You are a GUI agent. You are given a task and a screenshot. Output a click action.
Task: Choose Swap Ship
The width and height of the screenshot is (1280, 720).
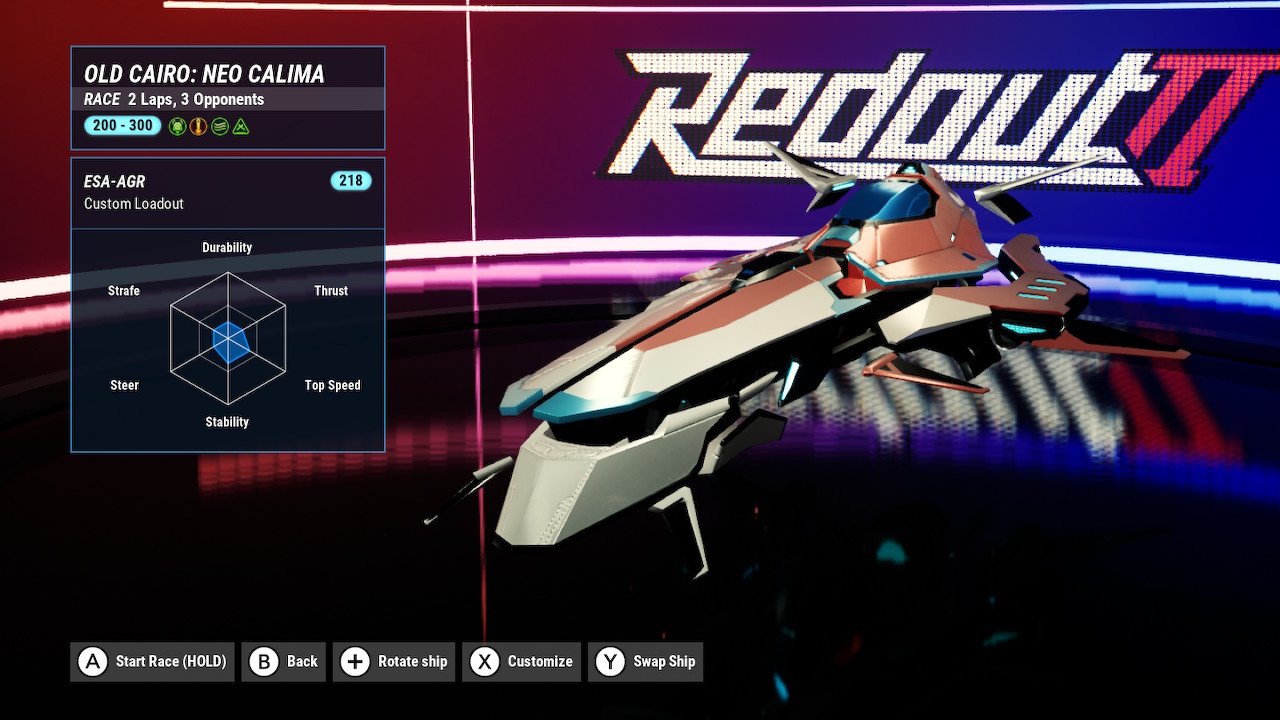click(x=645, y=661)
